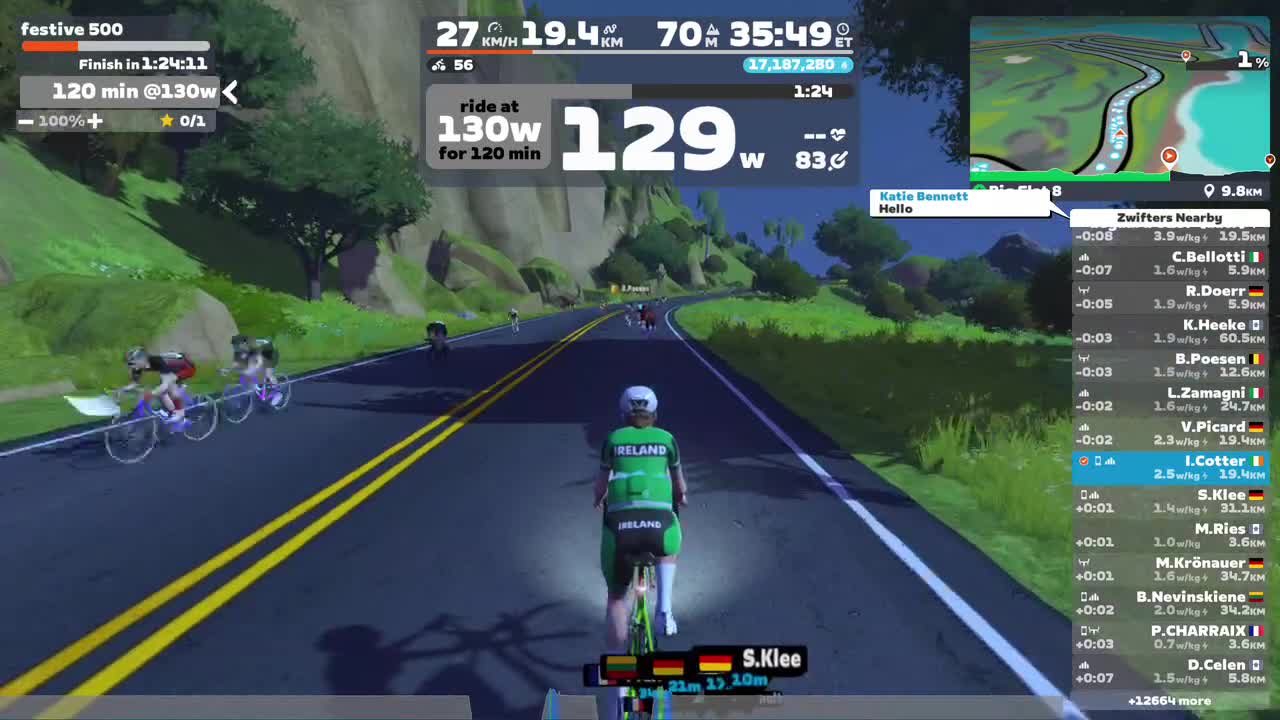
Task: Pick B.Poesen from Zwifters Nearby
Action: tap(1169, 366)
